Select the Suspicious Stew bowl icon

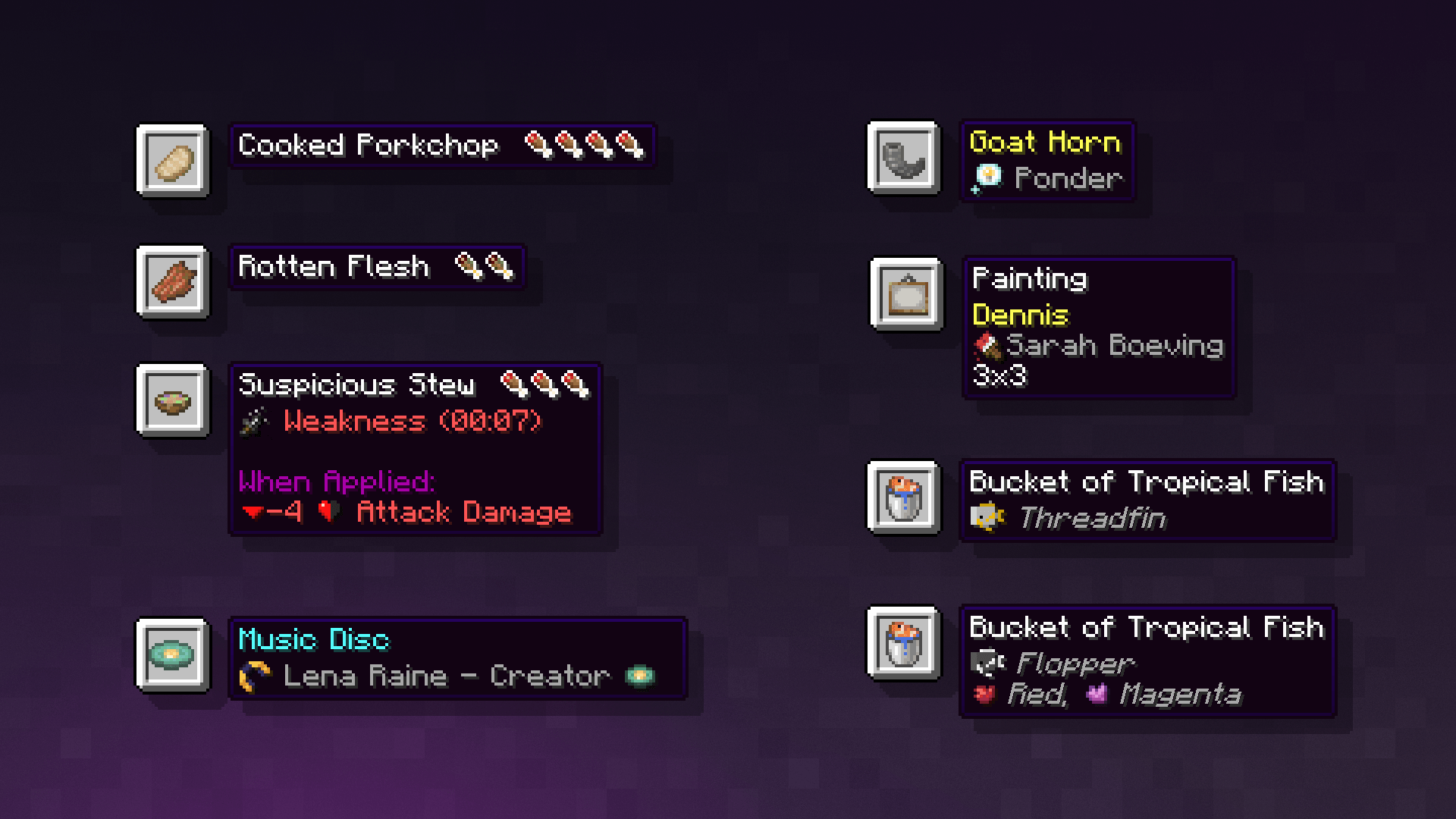(173, 400)
